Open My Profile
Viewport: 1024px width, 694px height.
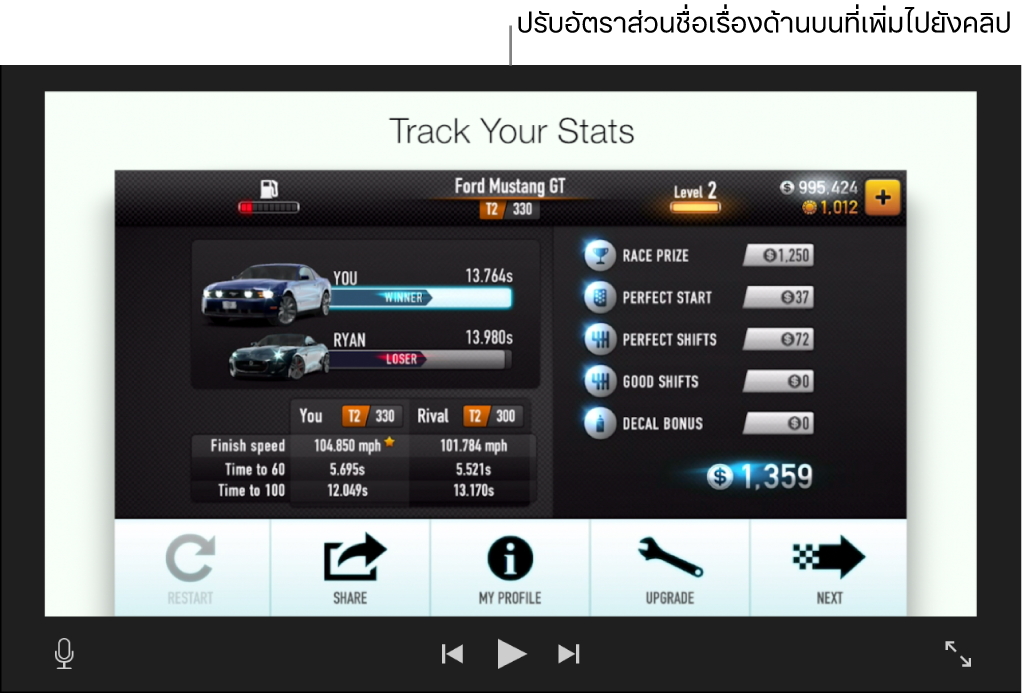click(510, 568)
